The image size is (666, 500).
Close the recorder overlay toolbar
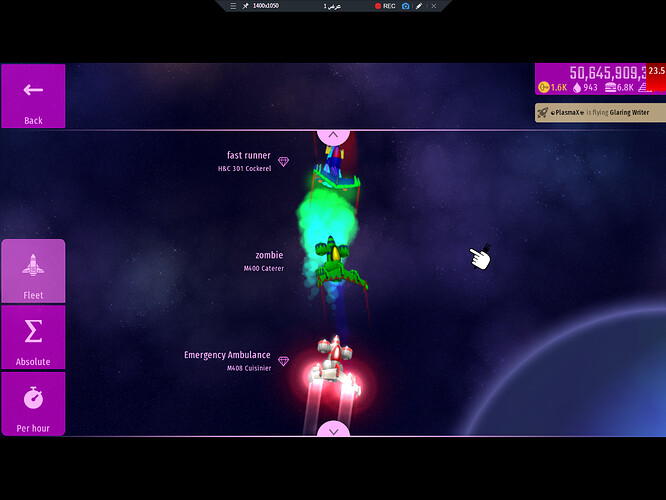click(x=434, y=6)
